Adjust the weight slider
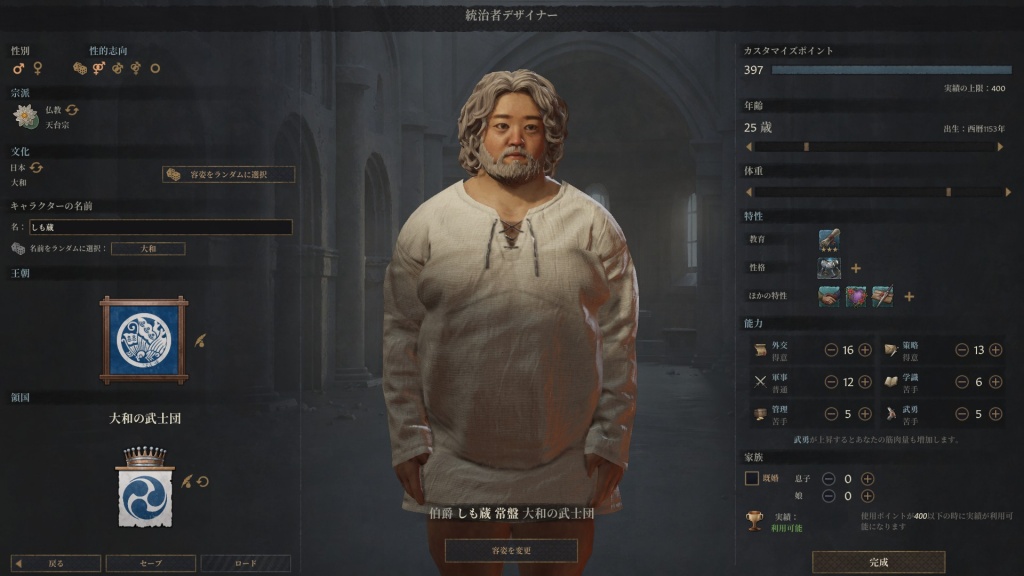Image resolution: width=1024 pixels, height=576 pixels. 948,191
